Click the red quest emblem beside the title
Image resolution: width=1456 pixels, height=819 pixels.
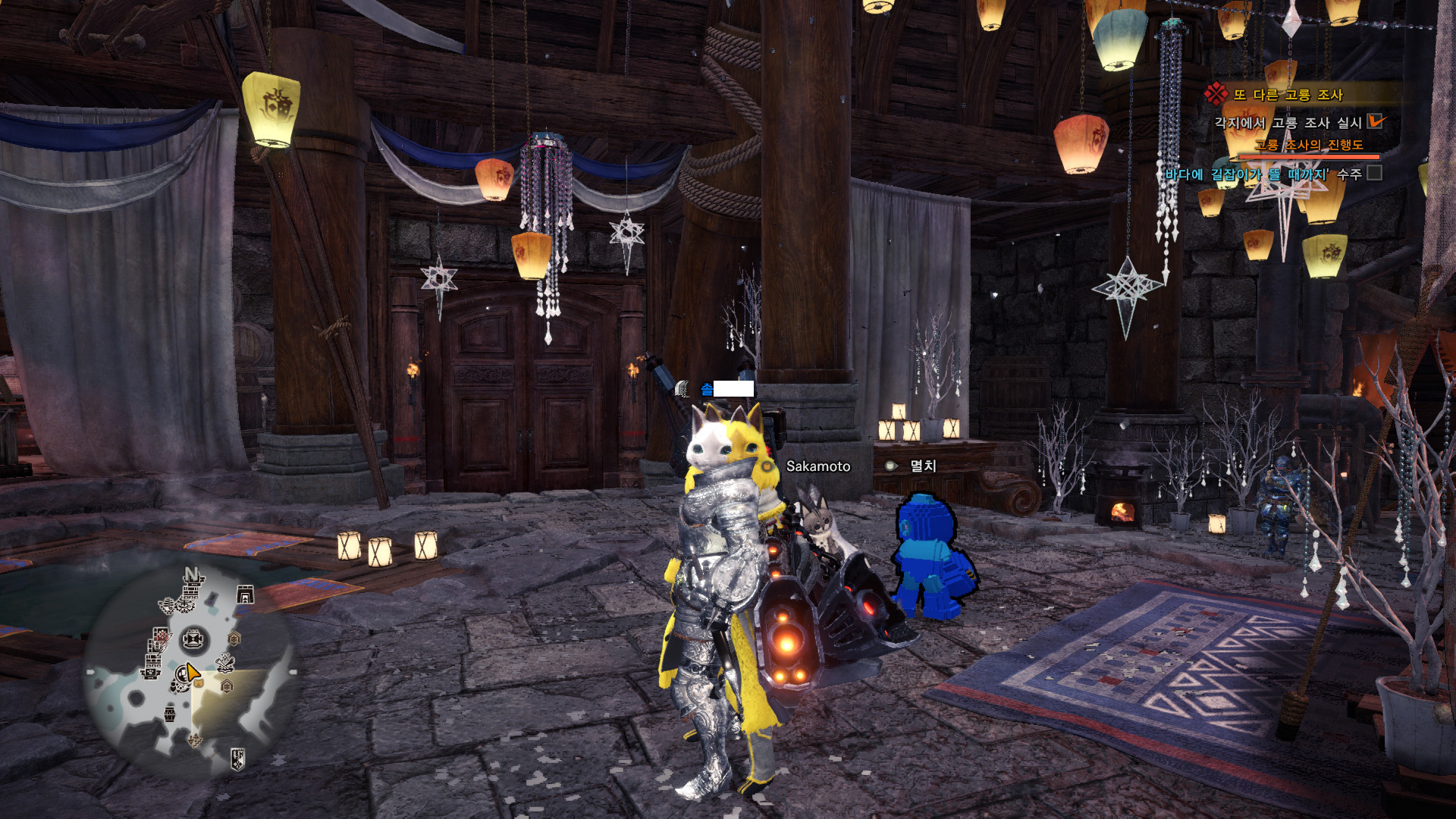pyautogui.click(x=1216, y=94)
